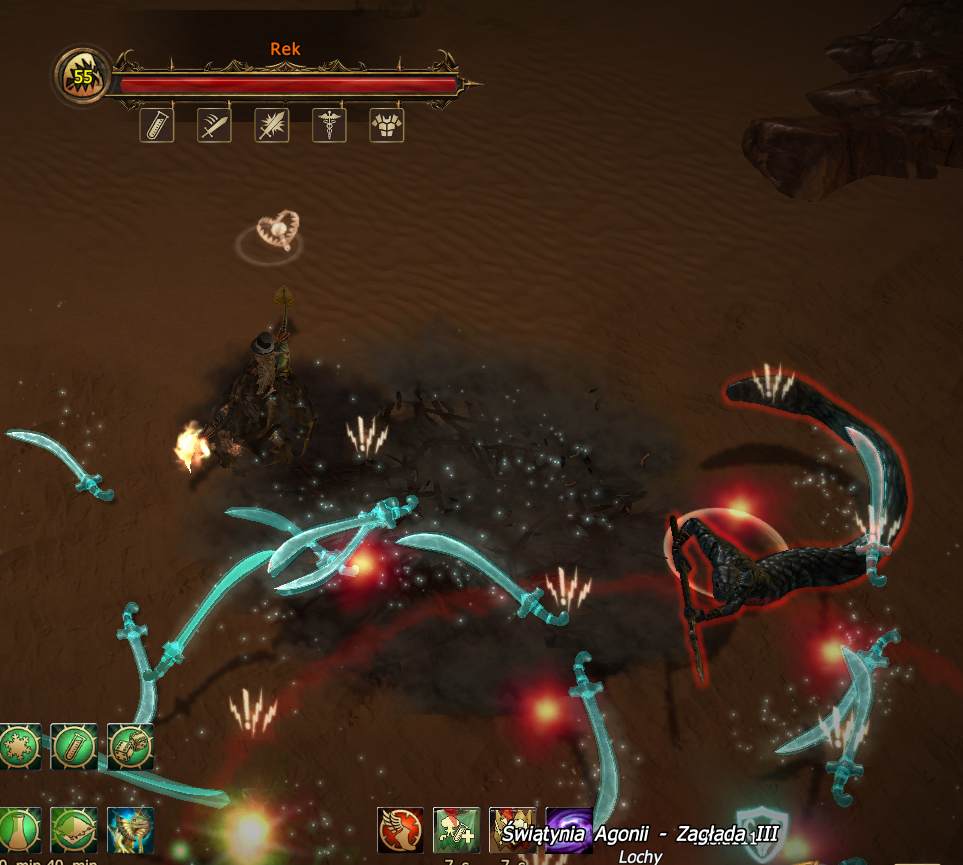Click the chest armor icon under Rek's bar
This screenshot has height=865, width=963.
387,125
